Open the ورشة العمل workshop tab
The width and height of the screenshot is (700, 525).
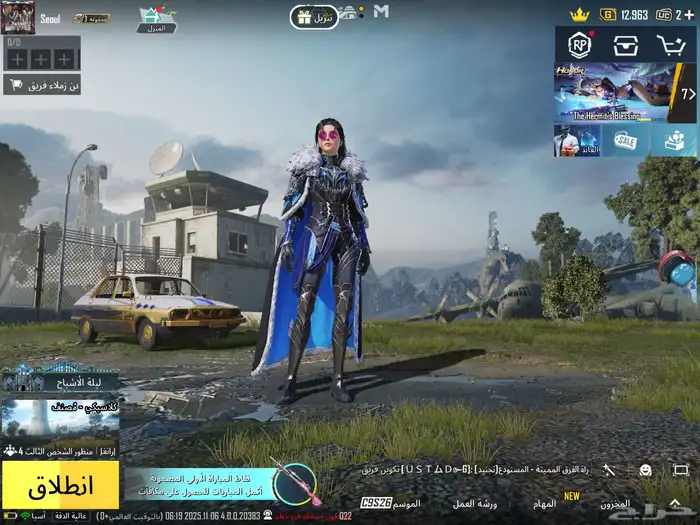point(475,503)
